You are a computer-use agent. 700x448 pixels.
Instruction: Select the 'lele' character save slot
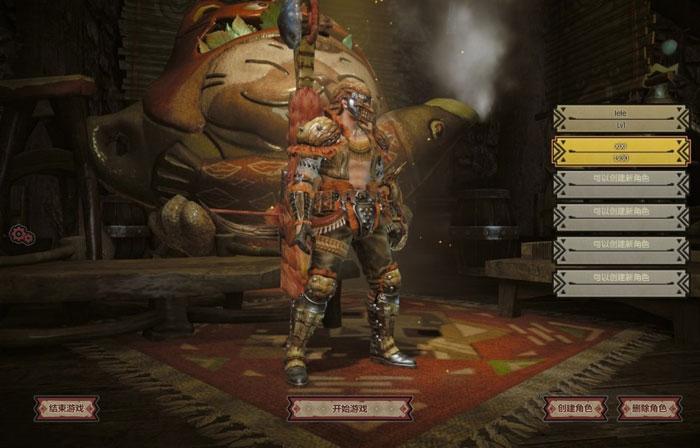[621, 119]
